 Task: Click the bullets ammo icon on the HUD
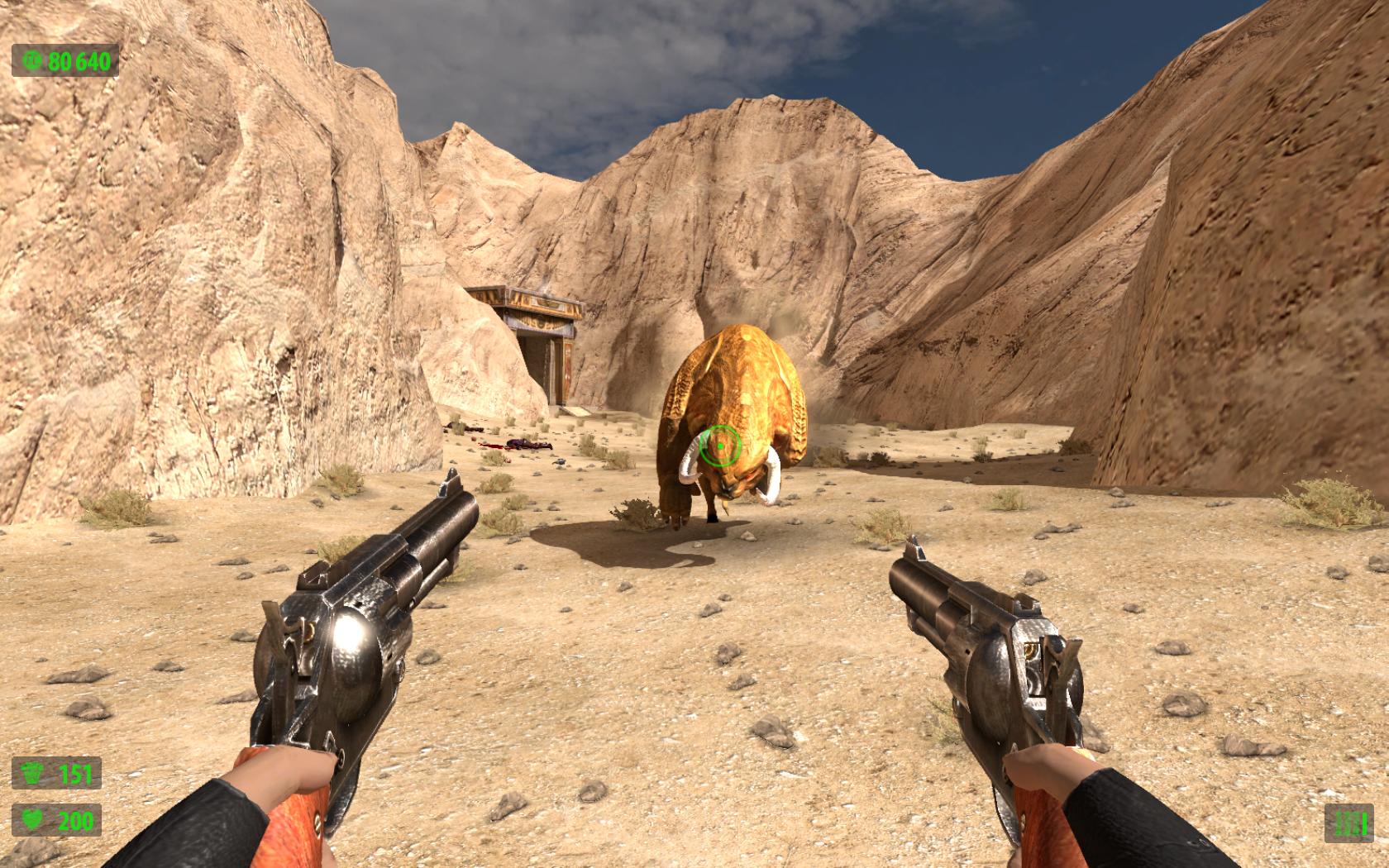tap(1348, 822)
